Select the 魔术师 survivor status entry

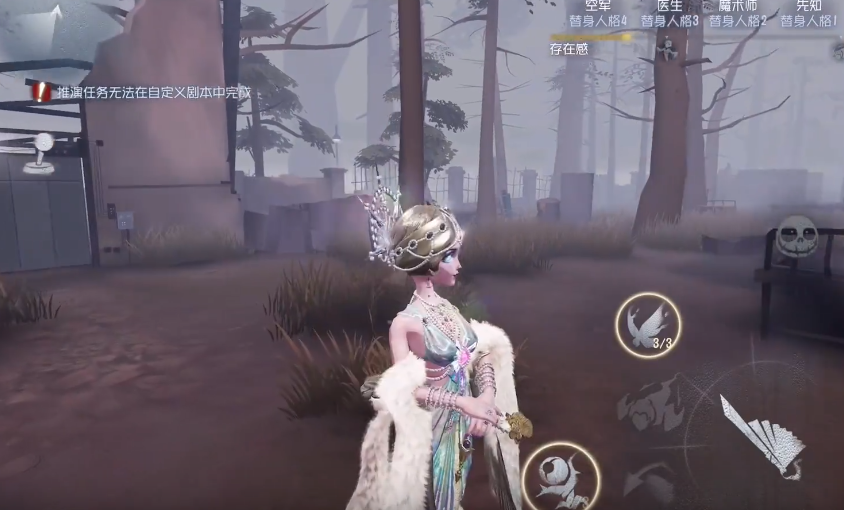(x=738, y=13)
